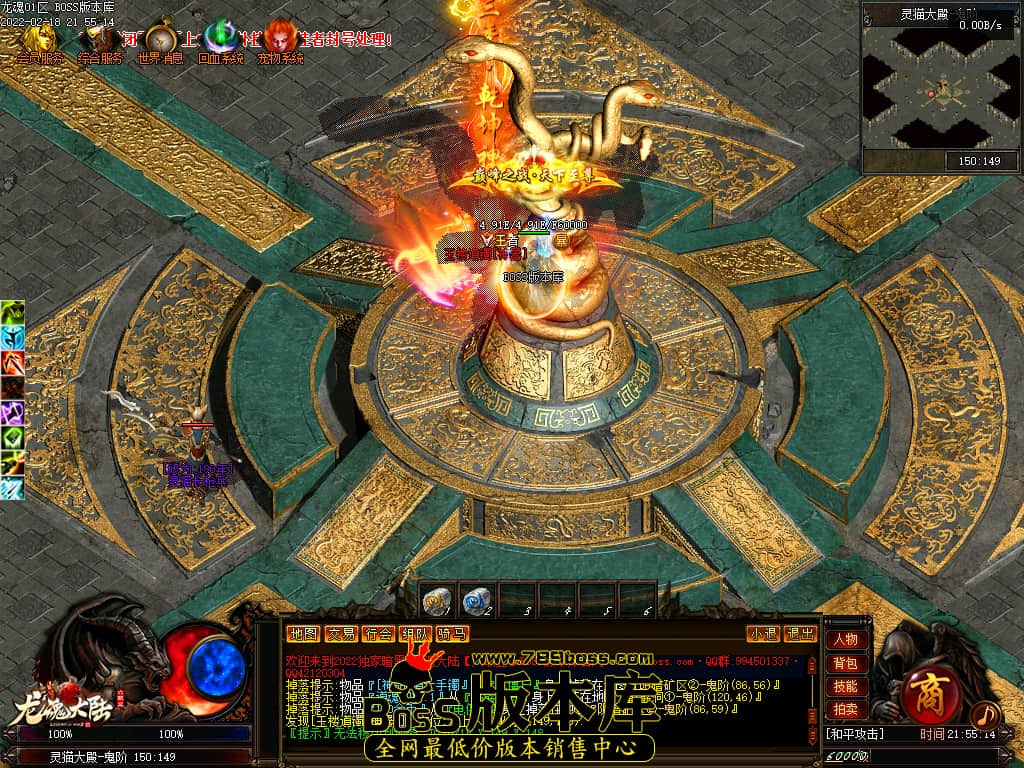Open the 技能 skills panel
Image resolution: width=1024 pixels, height=768 pixels.
(845, 686)
